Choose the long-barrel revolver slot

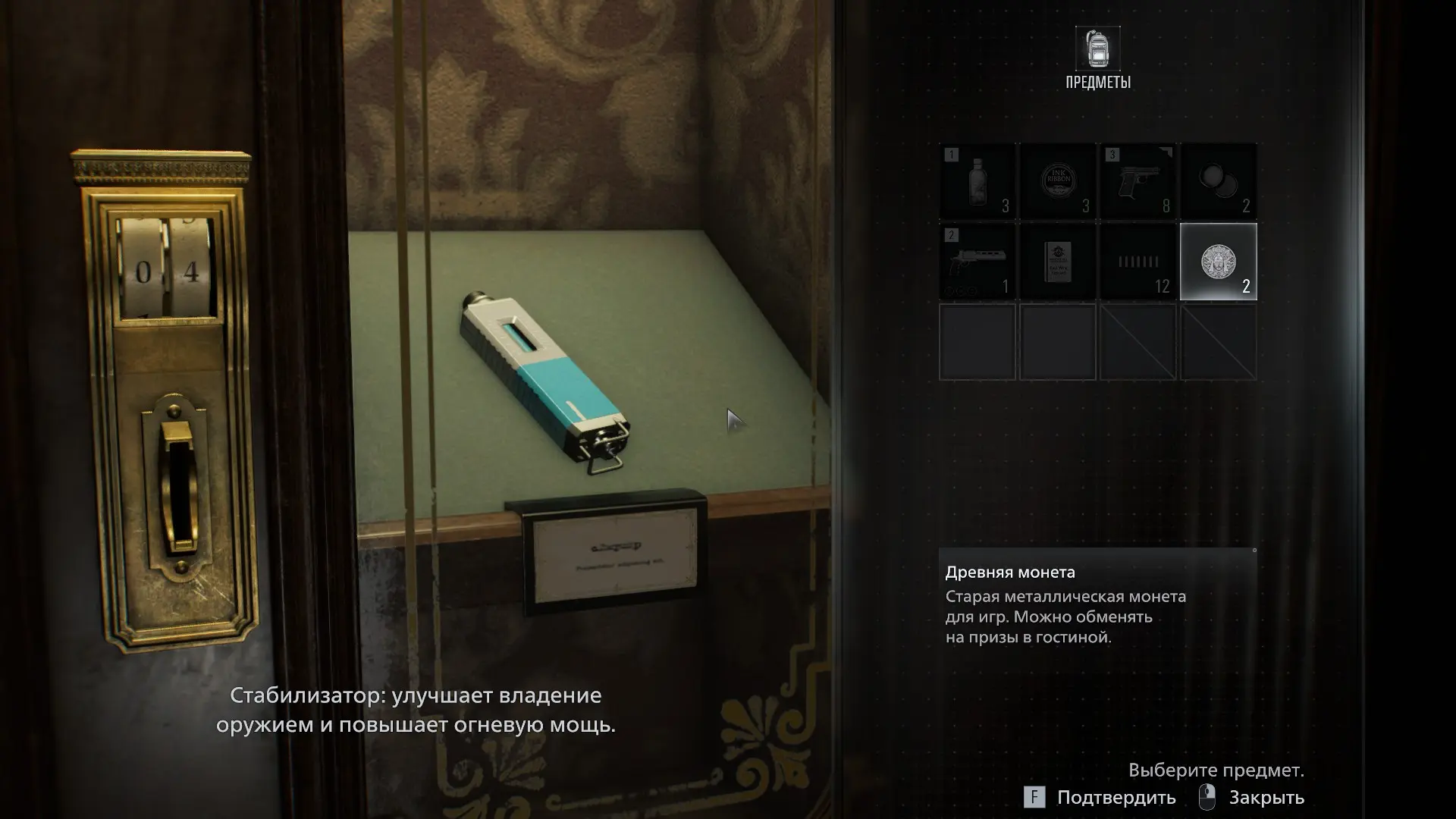click(977, 262)
